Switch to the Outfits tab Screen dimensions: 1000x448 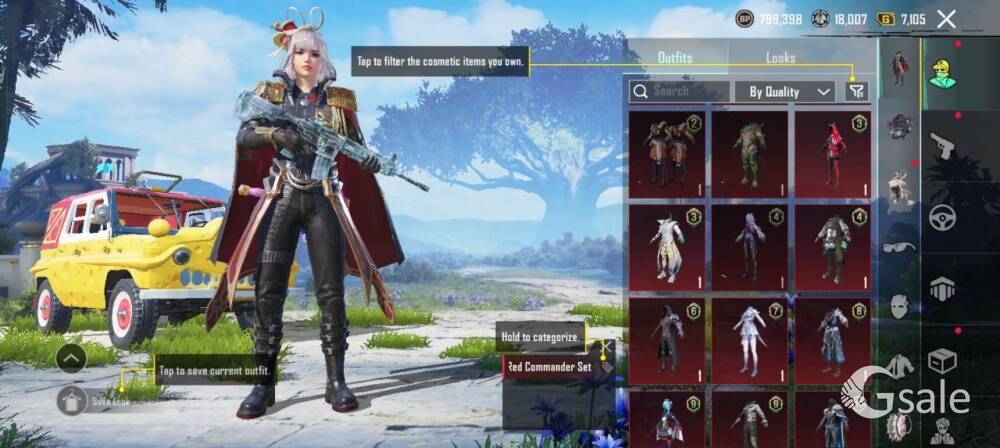675,58
